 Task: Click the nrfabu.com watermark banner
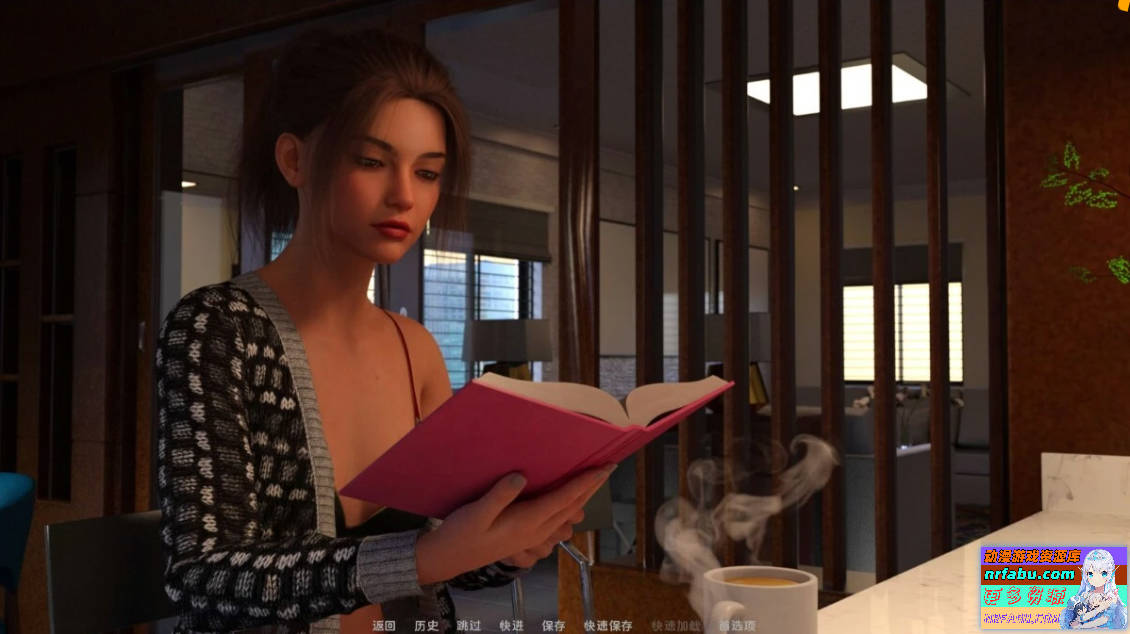point(1053,587)
